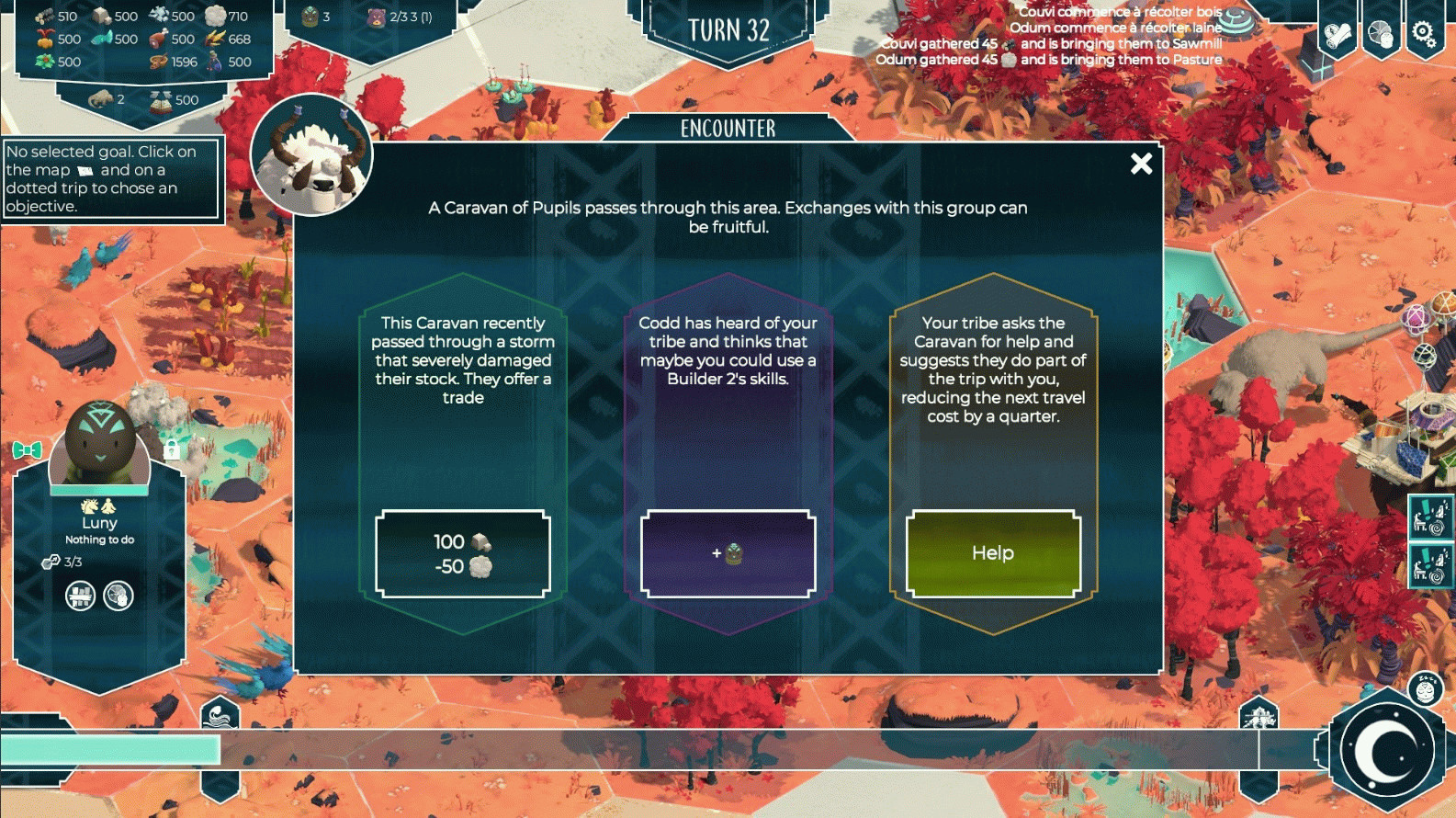Open Luny's building action icon

click(81, 596)
